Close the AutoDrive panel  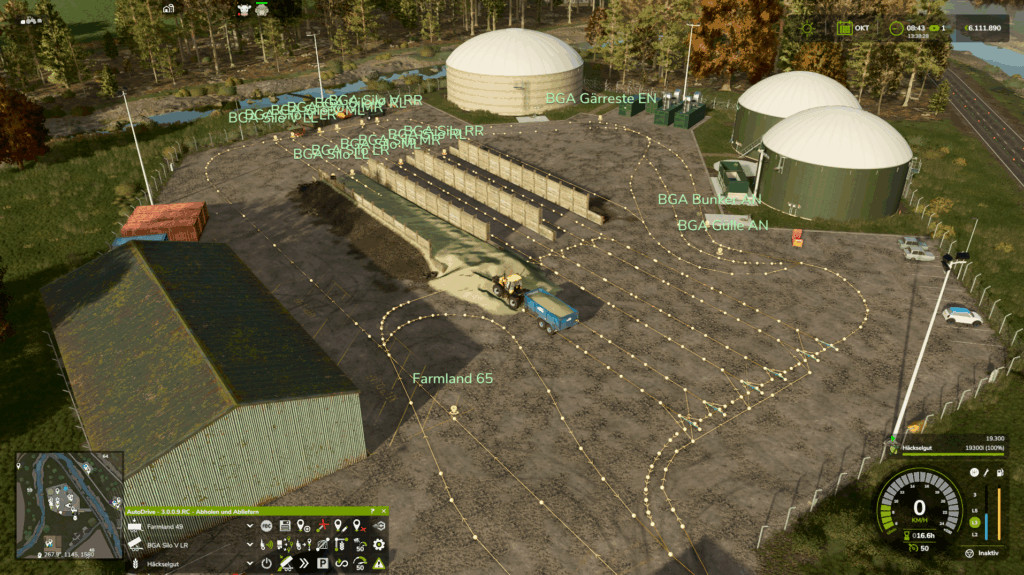(383, 511)
